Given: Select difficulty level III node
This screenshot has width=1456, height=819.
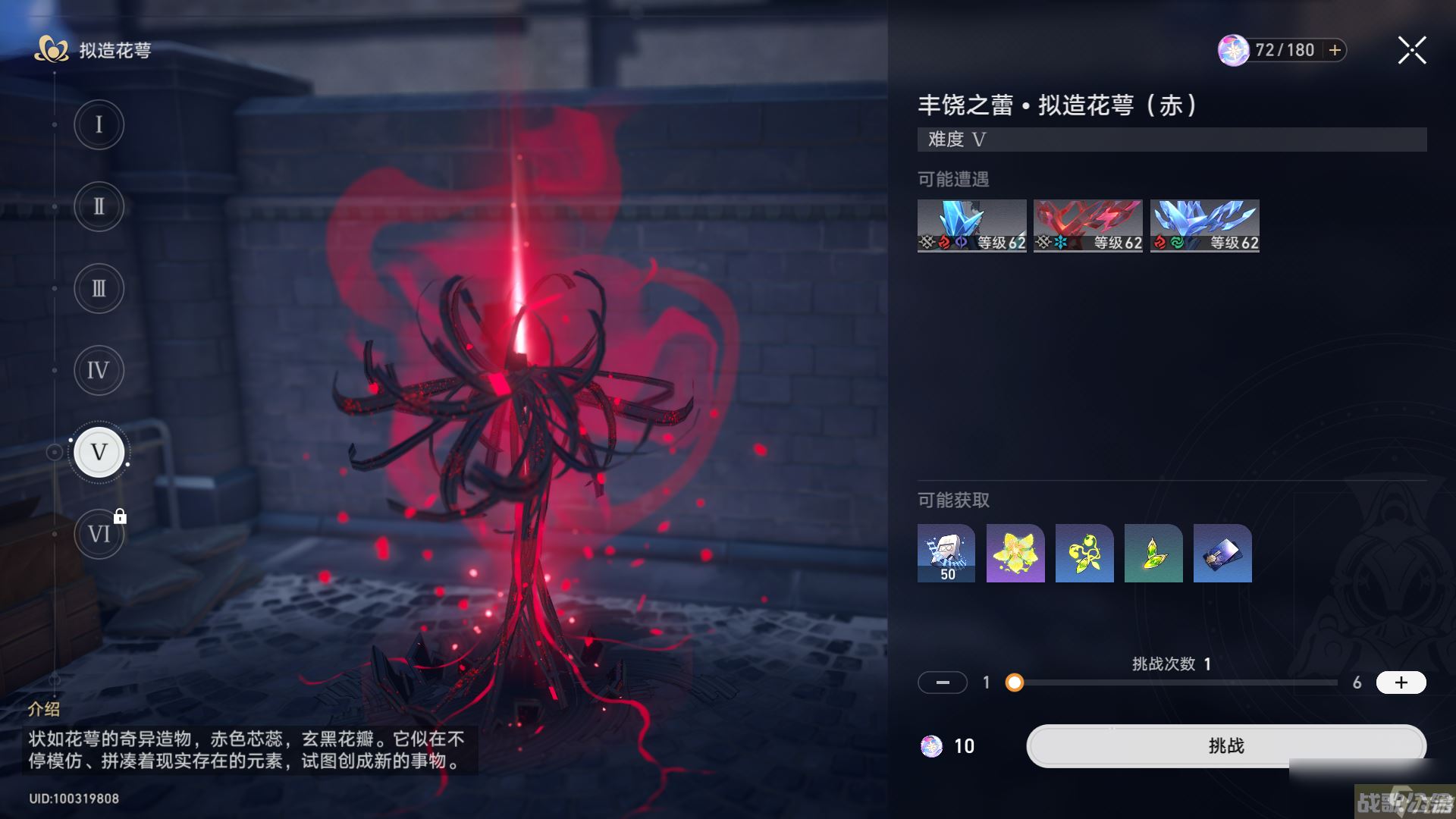Looking at the screenshot, I should (x=99, y=289).
